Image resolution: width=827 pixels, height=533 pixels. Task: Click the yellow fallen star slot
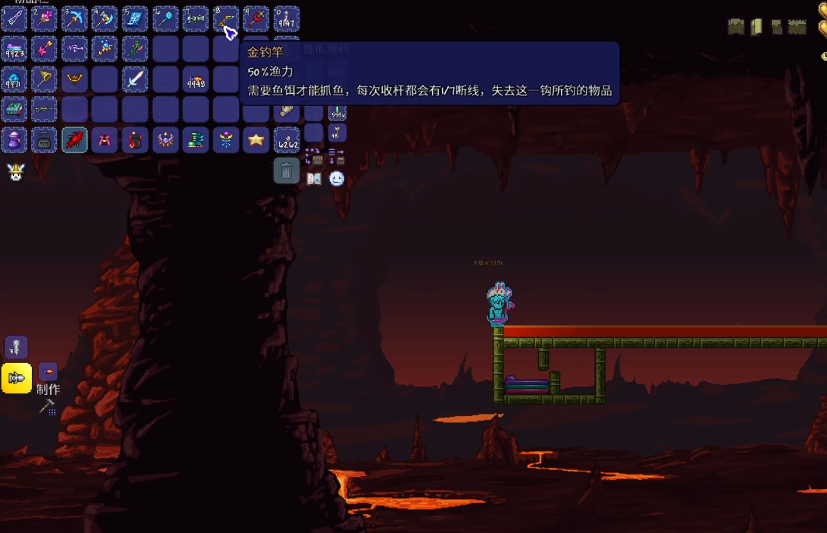[256, 140]
